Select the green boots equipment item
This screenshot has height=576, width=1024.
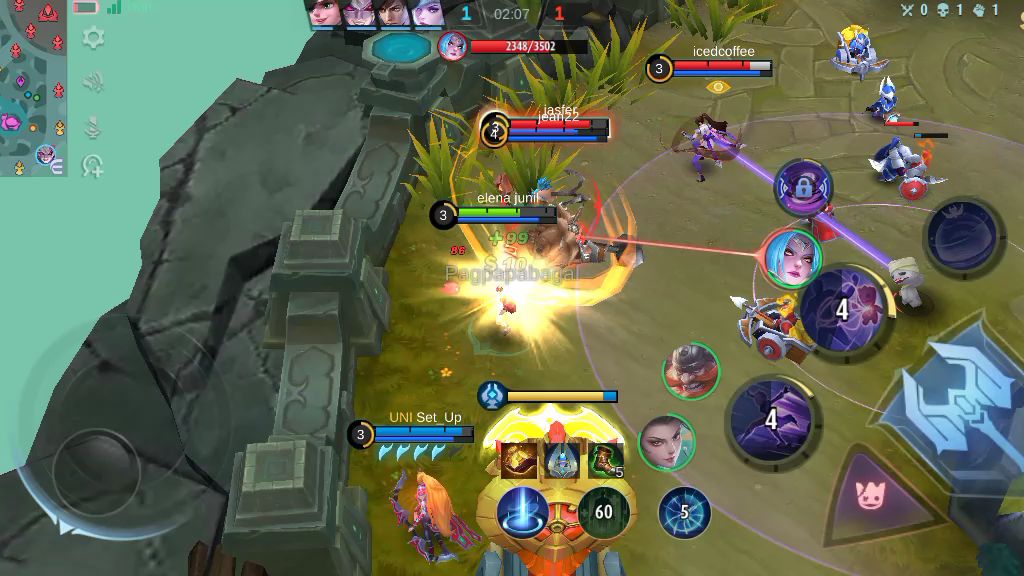click(x=605, y=459)
